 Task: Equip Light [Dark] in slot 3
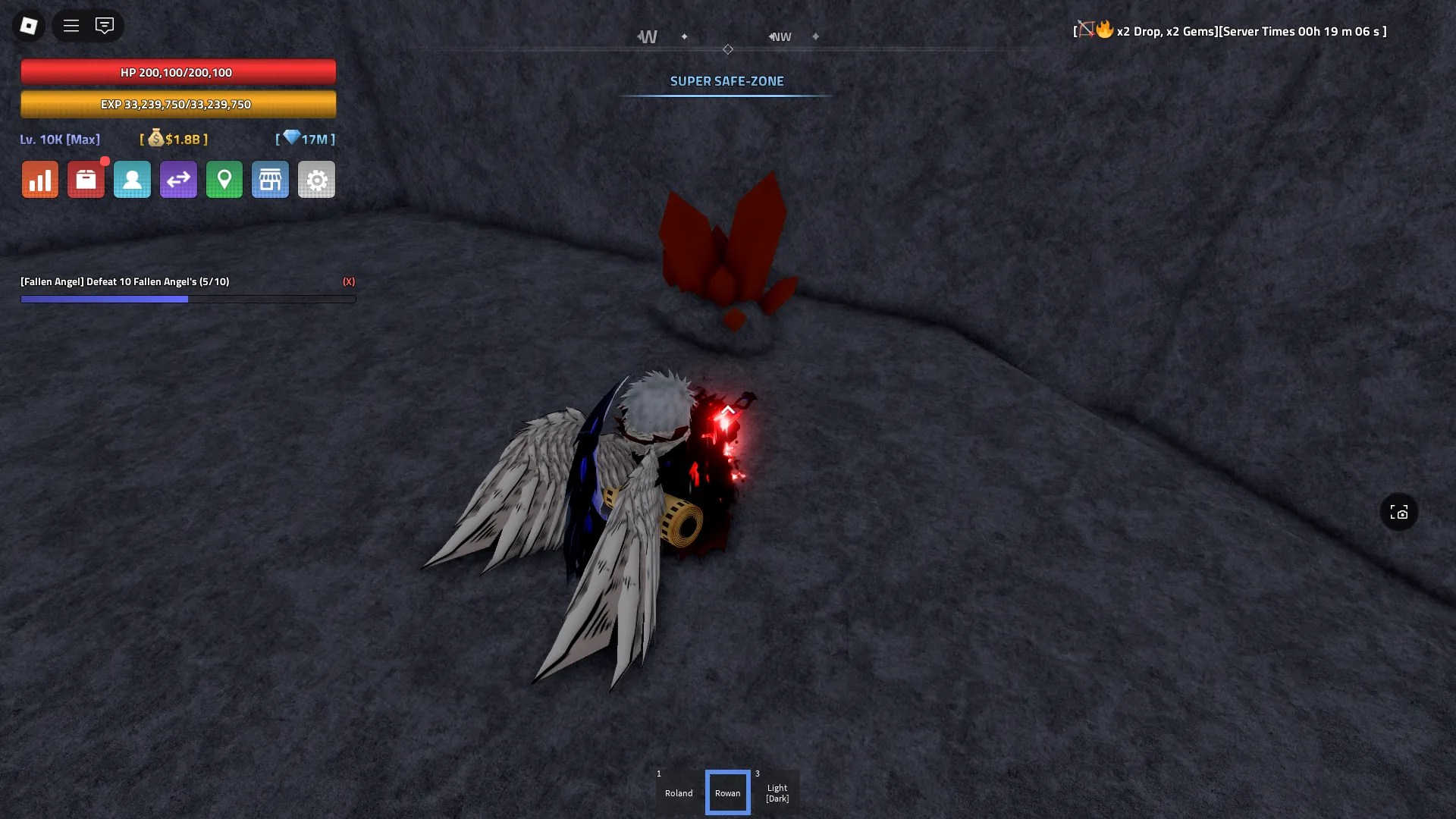tap(777, 792)
